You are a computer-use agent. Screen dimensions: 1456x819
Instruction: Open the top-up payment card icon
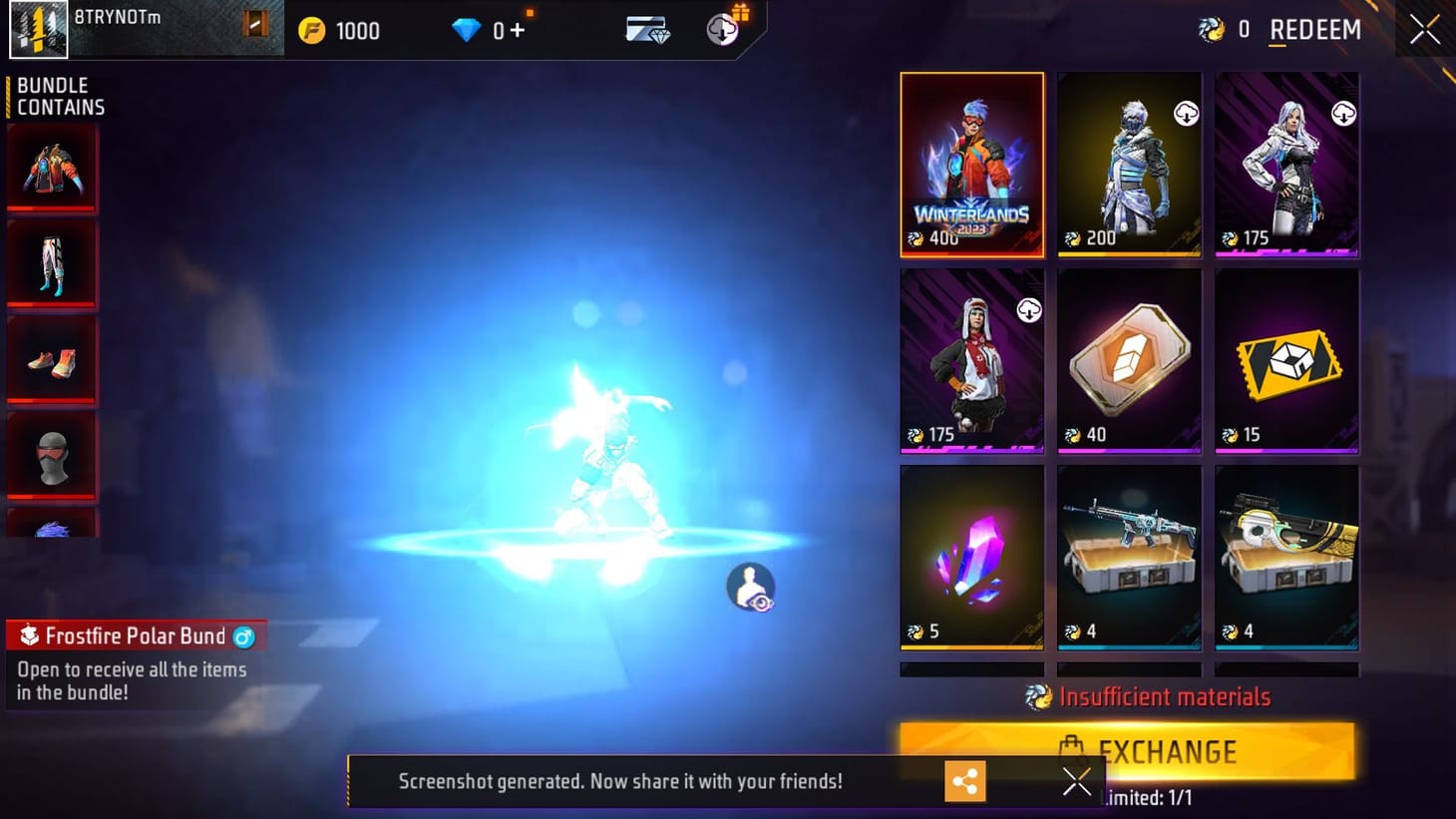click(646, 30)
